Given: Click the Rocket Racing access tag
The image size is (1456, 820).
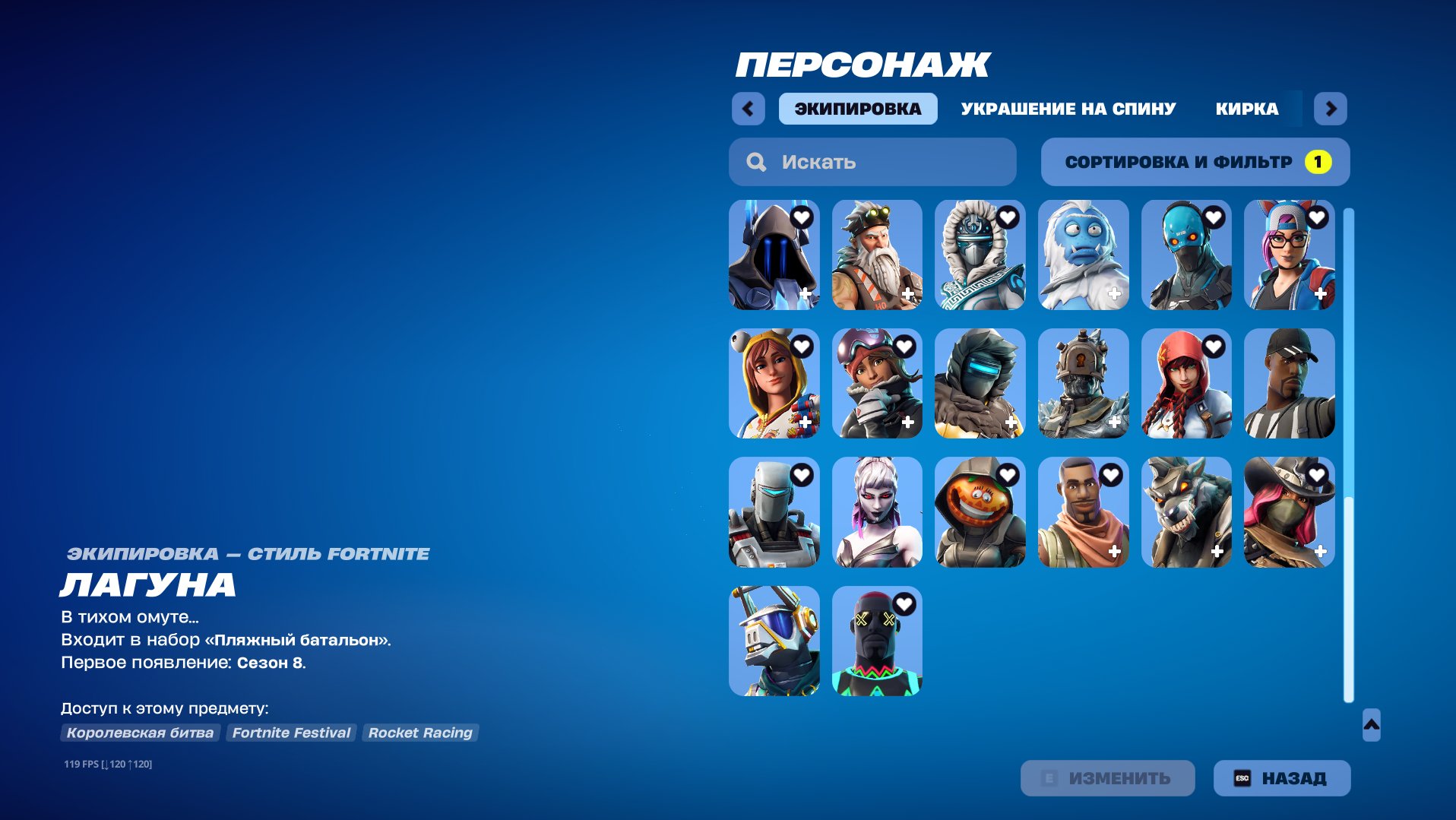Looking at the screenshot, I should (x=419, y=733).
